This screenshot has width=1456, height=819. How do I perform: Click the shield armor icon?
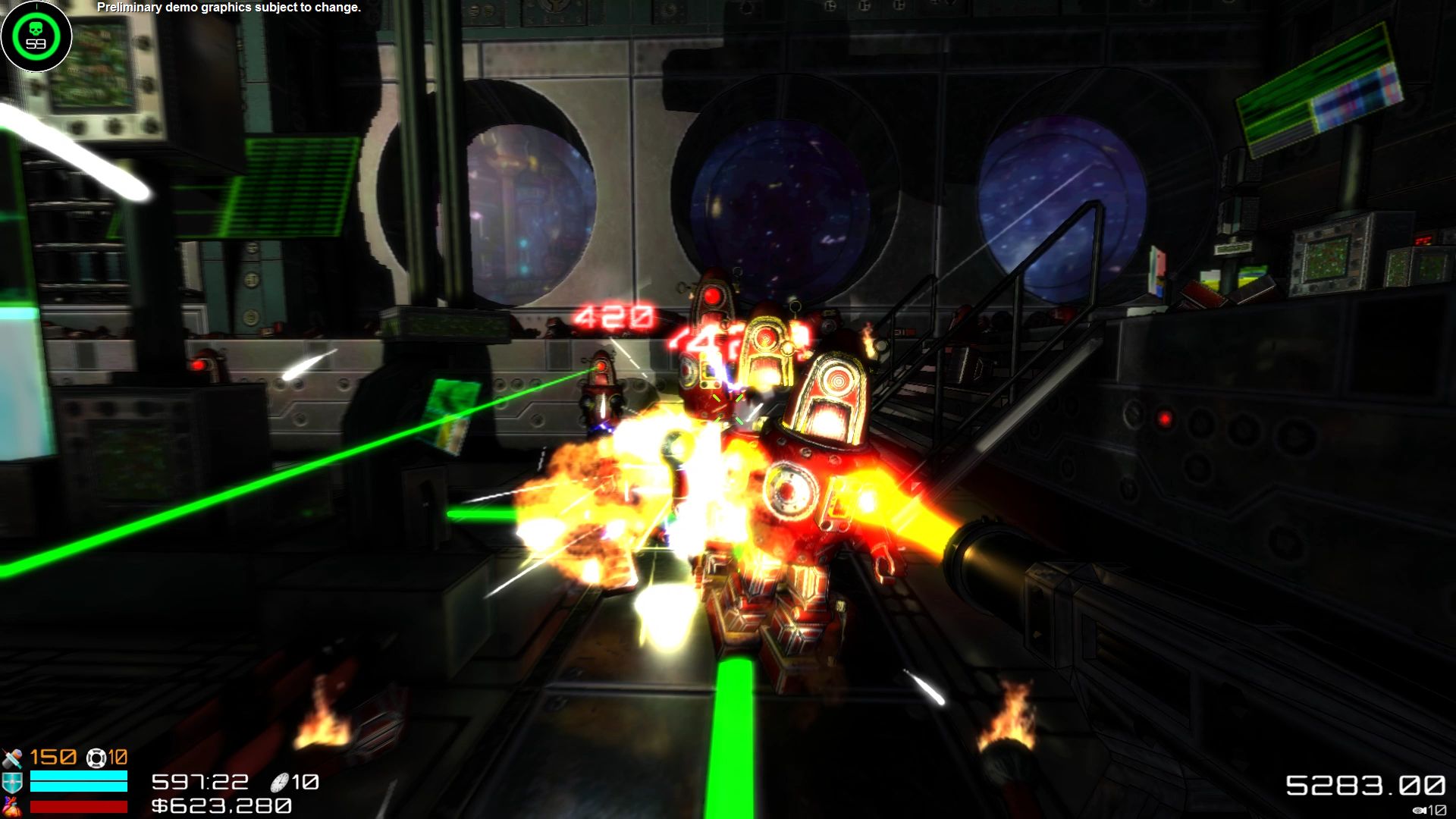coord(11,782)
